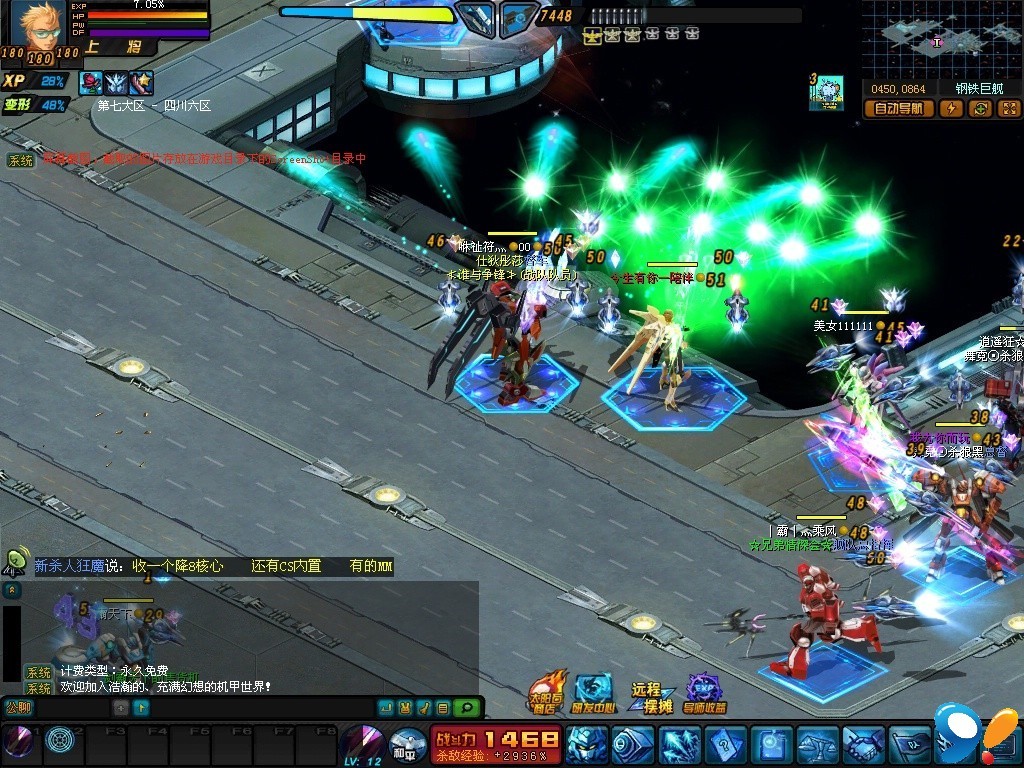Image resolution: width=1024 pixels, height=768 pixels.
Task: Click the green magnifier search button
Action: 465,708
